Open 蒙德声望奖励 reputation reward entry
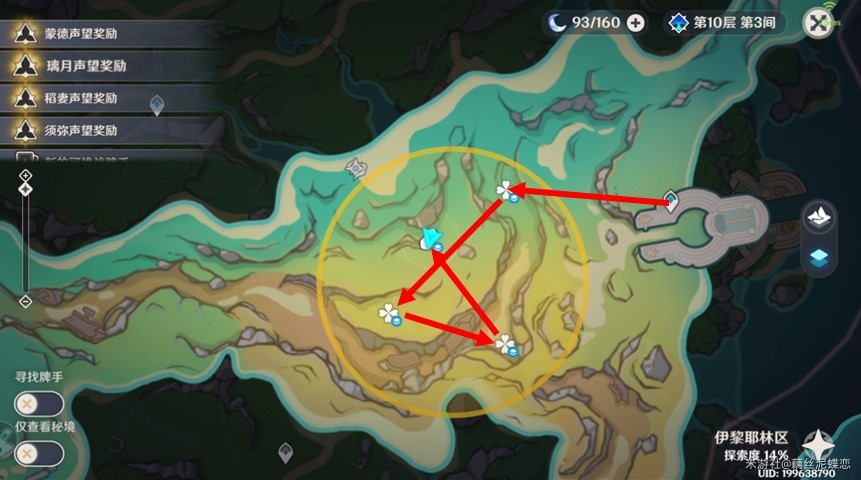Screen dimensions: 861x480 [110, 33]
